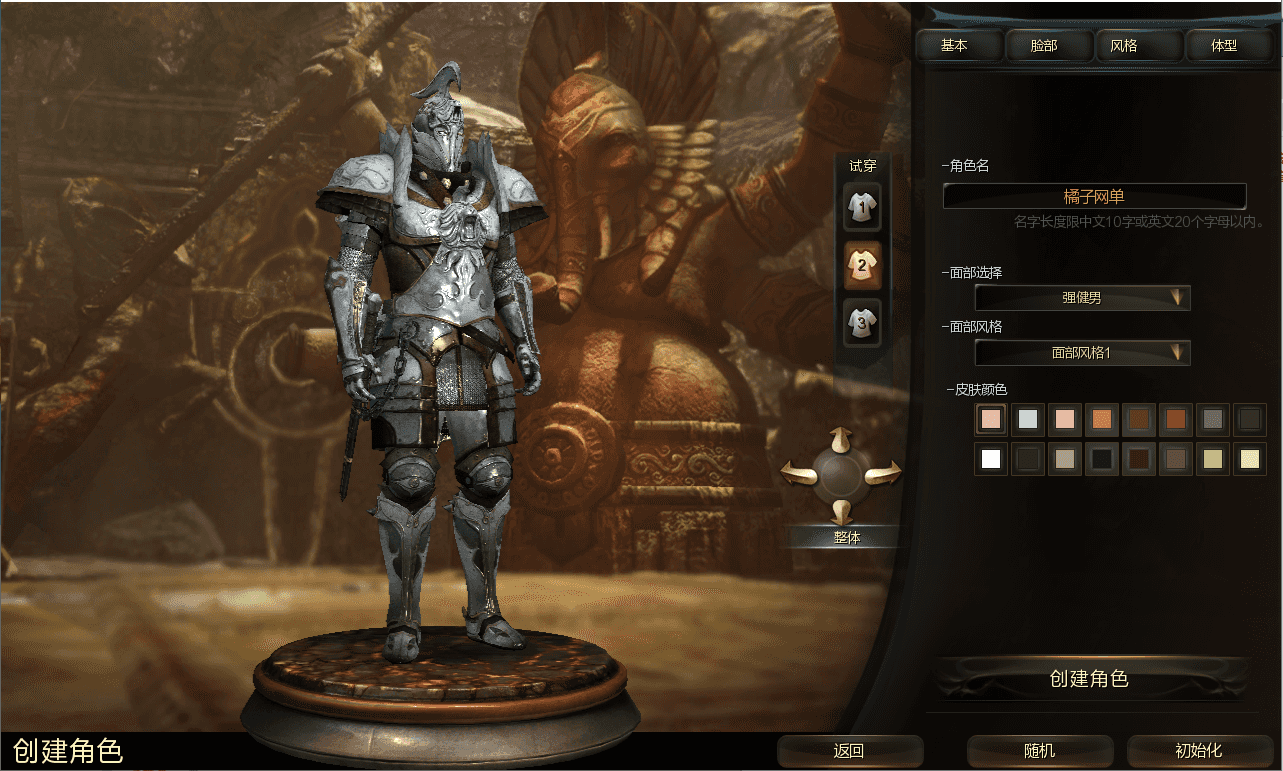Viewport: 1283px width, 771px height.
Task: Select the 风格 tab
Action: (x=1123, y=46)
